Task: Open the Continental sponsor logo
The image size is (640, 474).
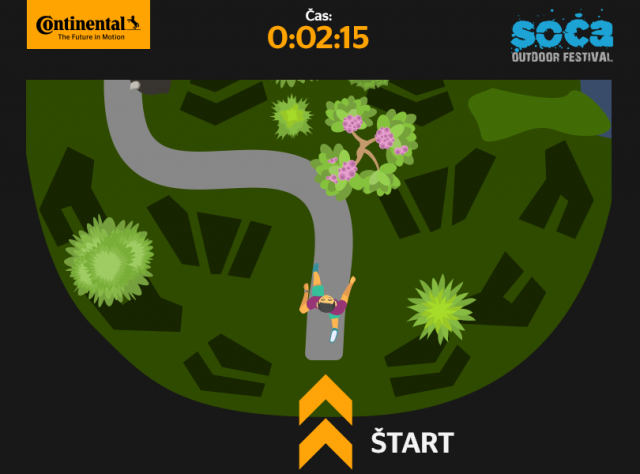Action: click(88, 26)
